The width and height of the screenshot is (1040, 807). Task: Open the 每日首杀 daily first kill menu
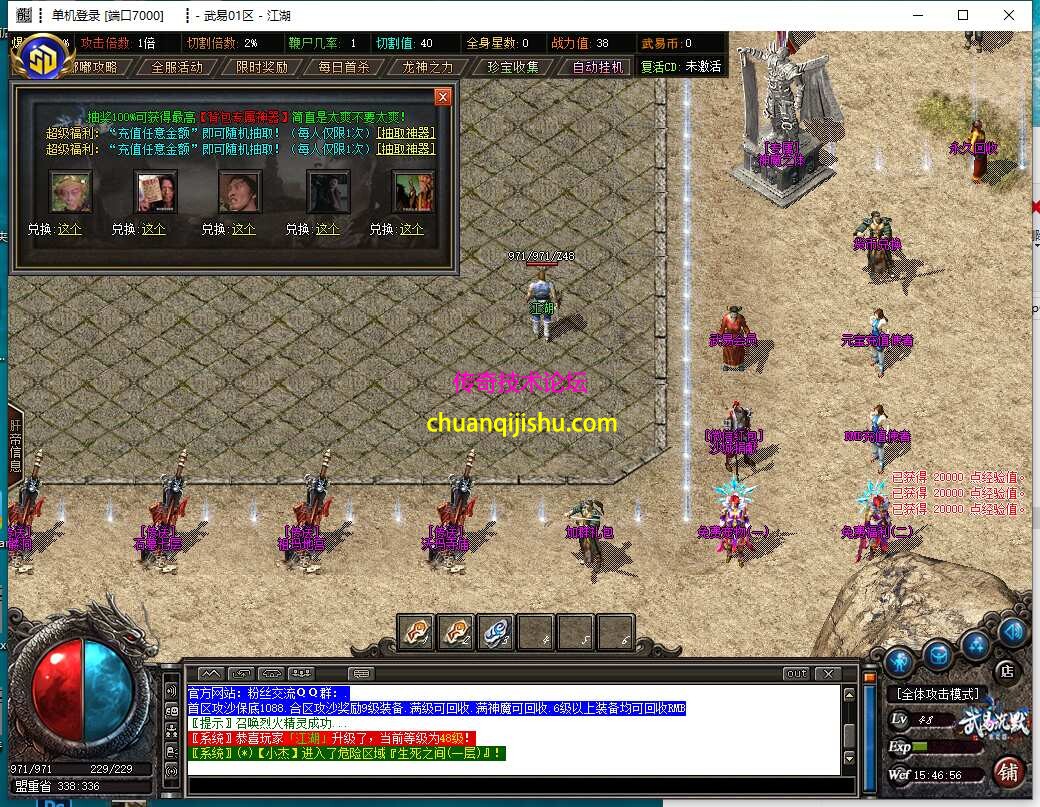[344, 67]
